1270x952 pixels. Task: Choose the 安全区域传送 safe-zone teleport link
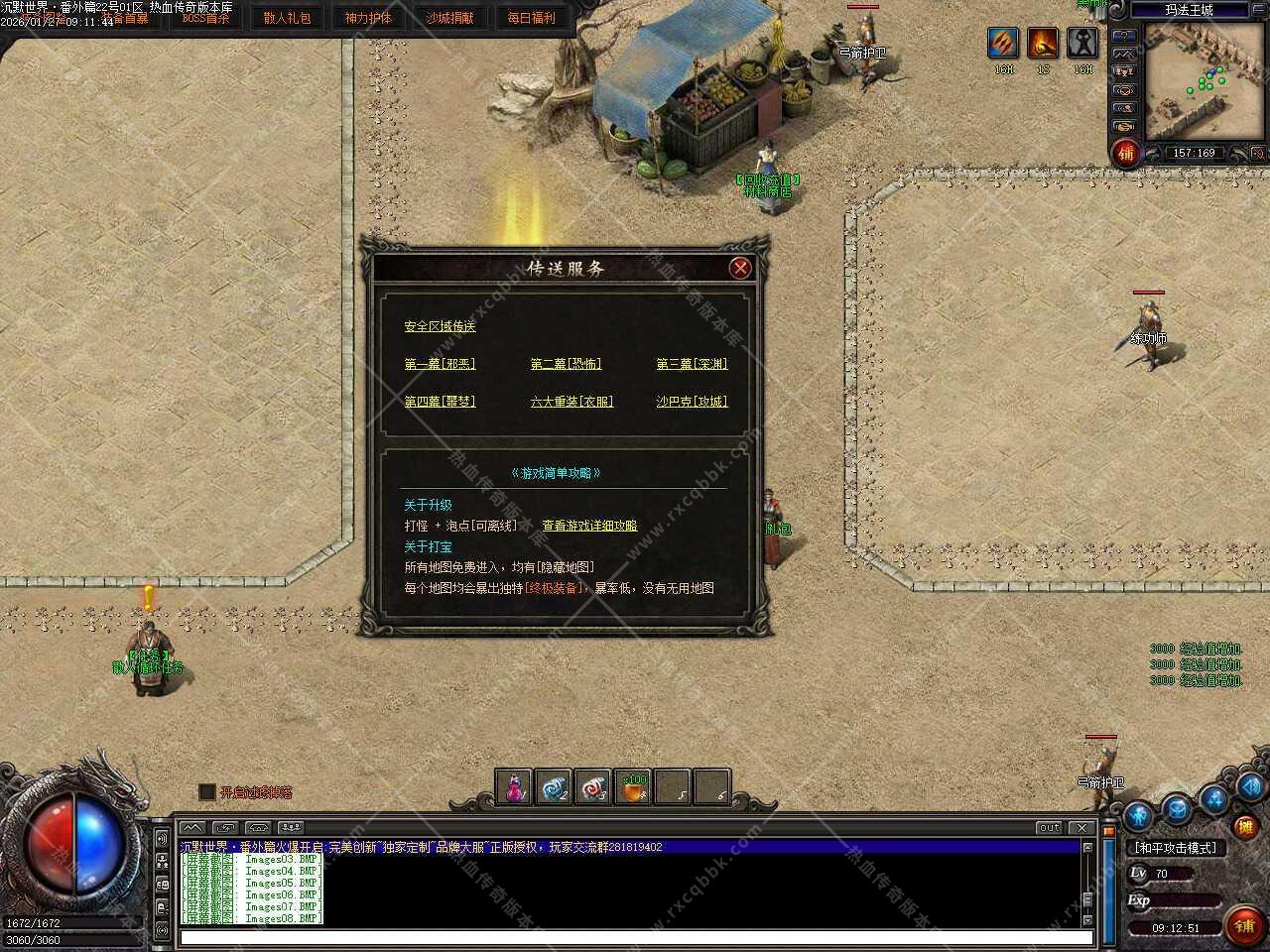coord(440,326)
